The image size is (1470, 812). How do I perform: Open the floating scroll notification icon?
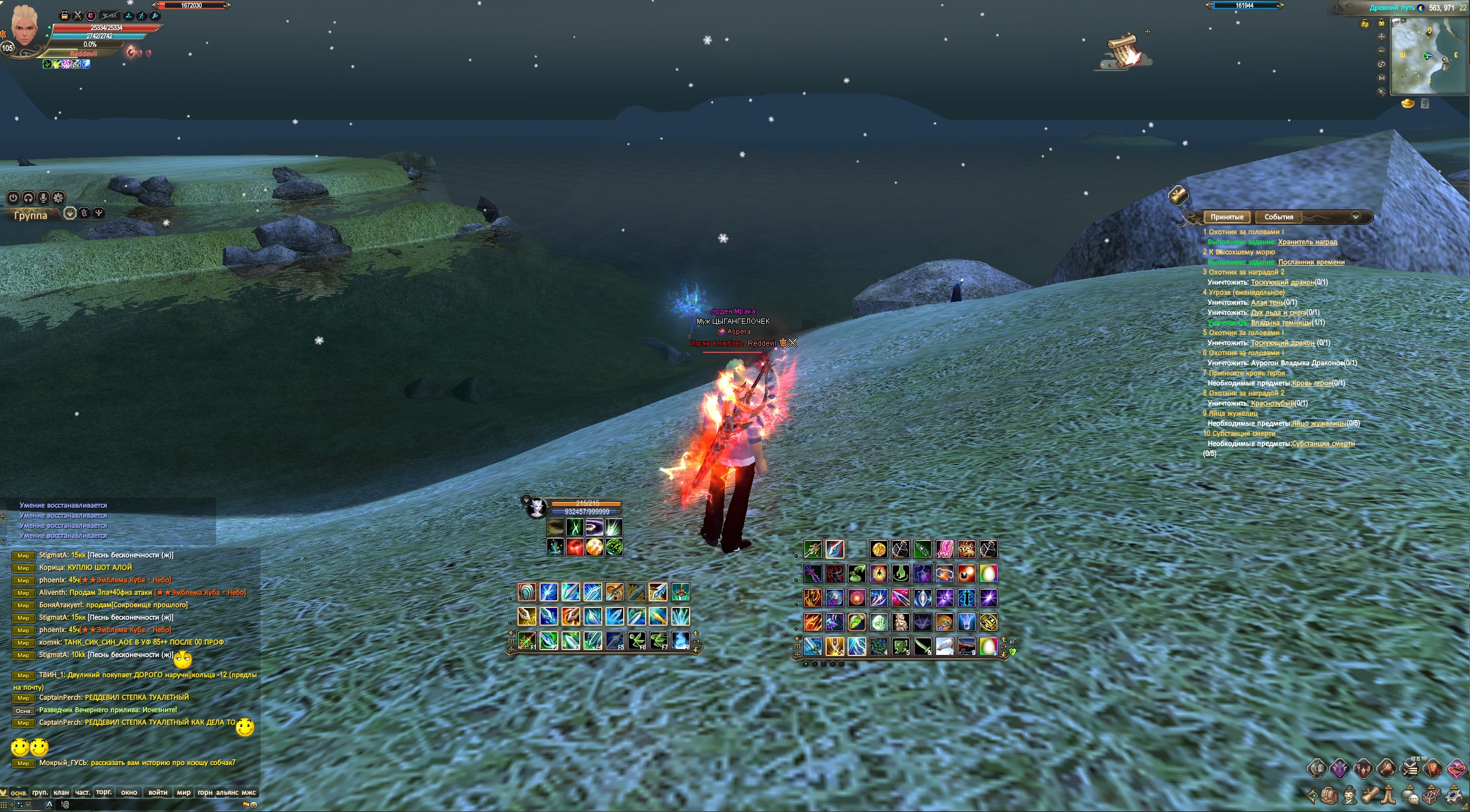pyautogui.click(x=1123, y=50)
